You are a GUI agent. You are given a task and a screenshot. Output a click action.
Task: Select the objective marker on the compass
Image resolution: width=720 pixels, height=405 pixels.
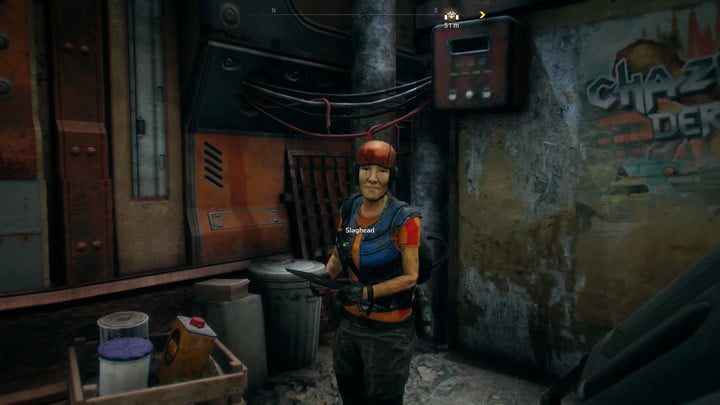452,15
